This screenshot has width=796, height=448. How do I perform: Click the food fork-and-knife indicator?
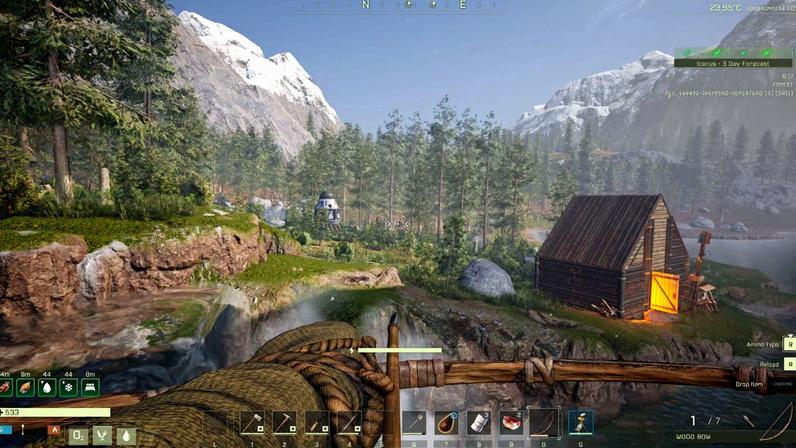(102, 436)
